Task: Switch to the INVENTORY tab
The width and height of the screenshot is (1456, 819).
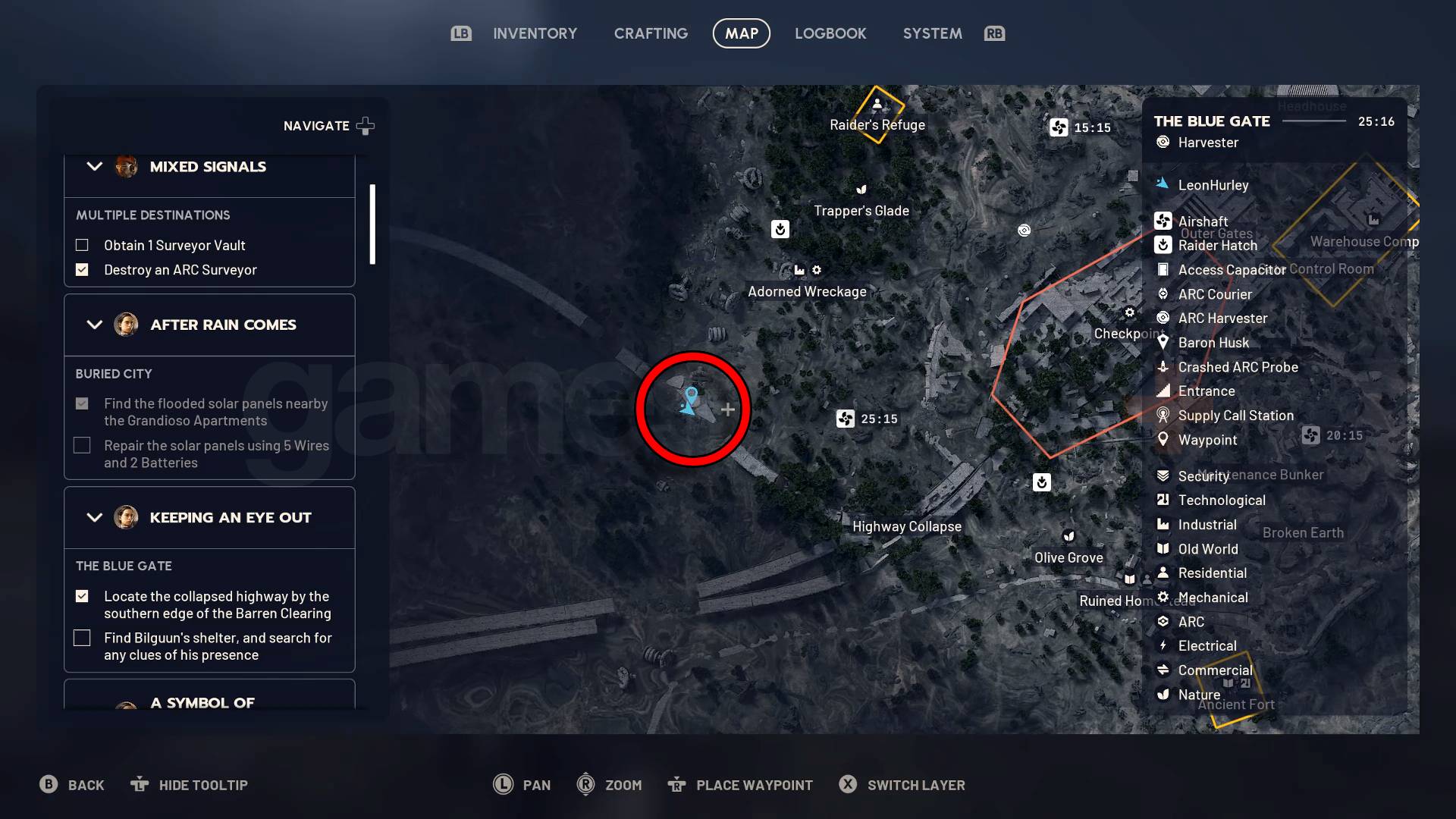Action: (535, 33)
